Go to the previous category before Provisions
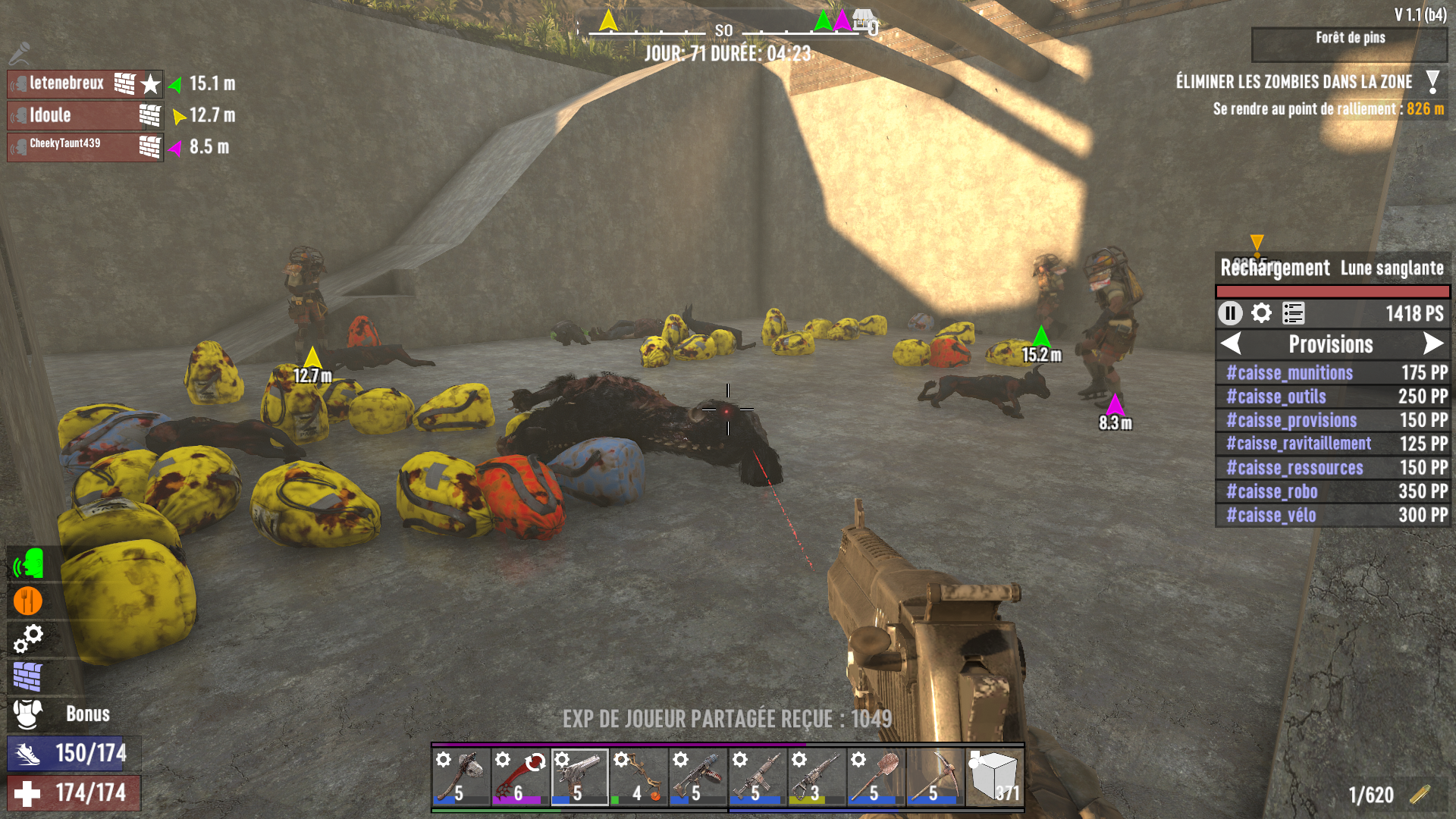The image size is (1456, 819). click(x=1232, y=344)
